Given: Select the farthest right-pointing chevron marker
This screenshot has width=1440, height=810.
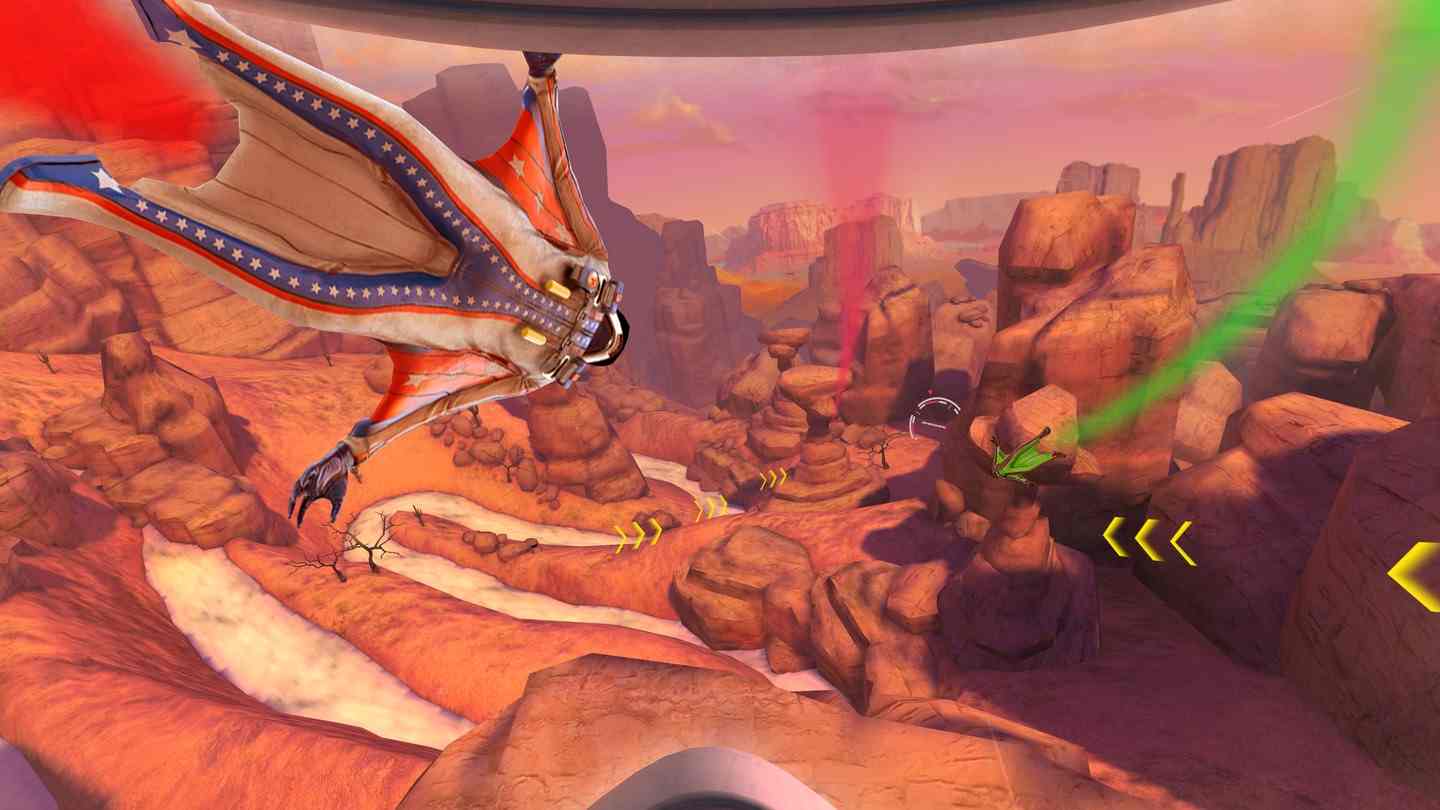Looking at the screenshot, I should coord(773,477).
